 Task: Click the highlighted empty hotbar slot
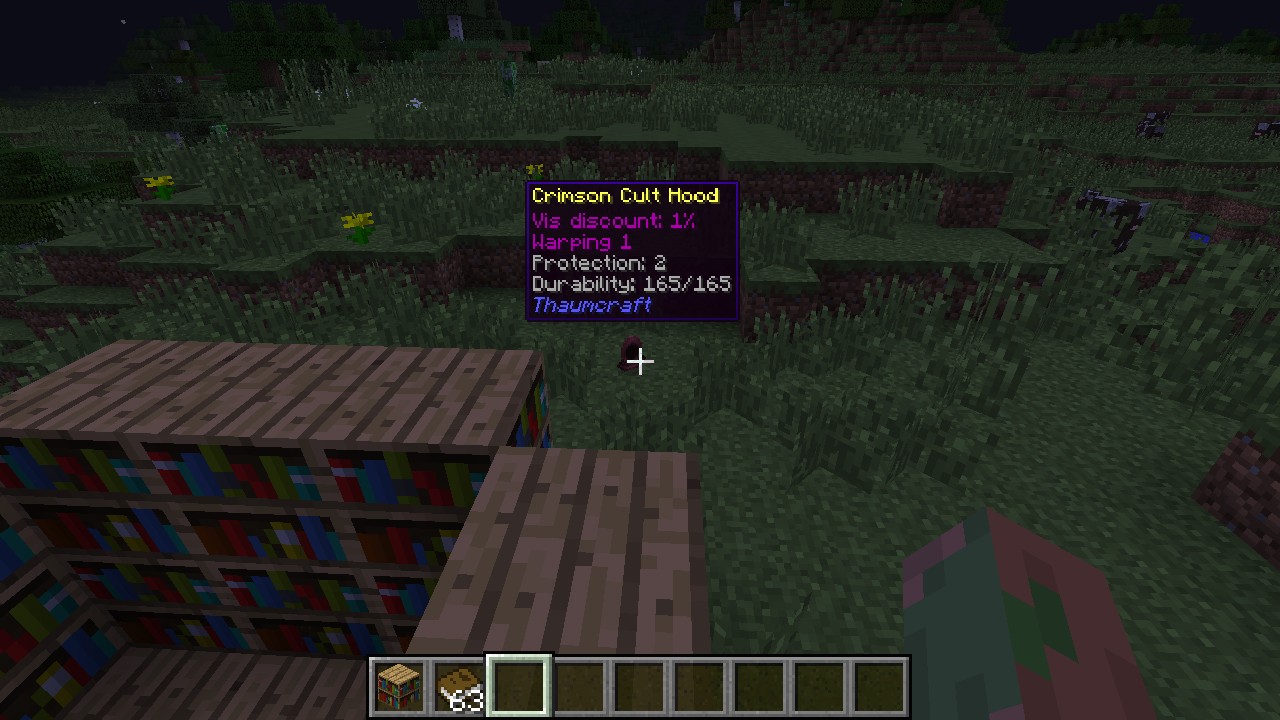[x=519, y=687]
